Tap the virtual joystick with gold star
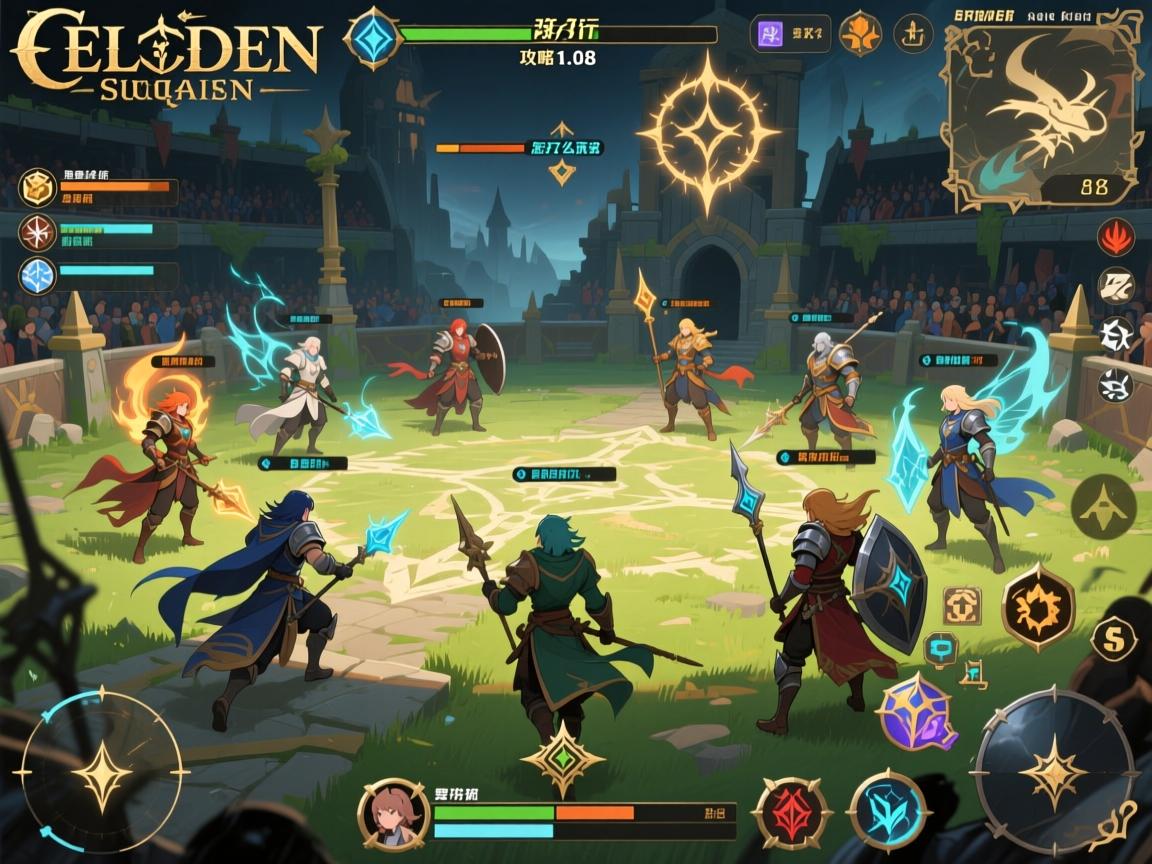Screen dimensions: 1152x864 (x=102, y=772)
